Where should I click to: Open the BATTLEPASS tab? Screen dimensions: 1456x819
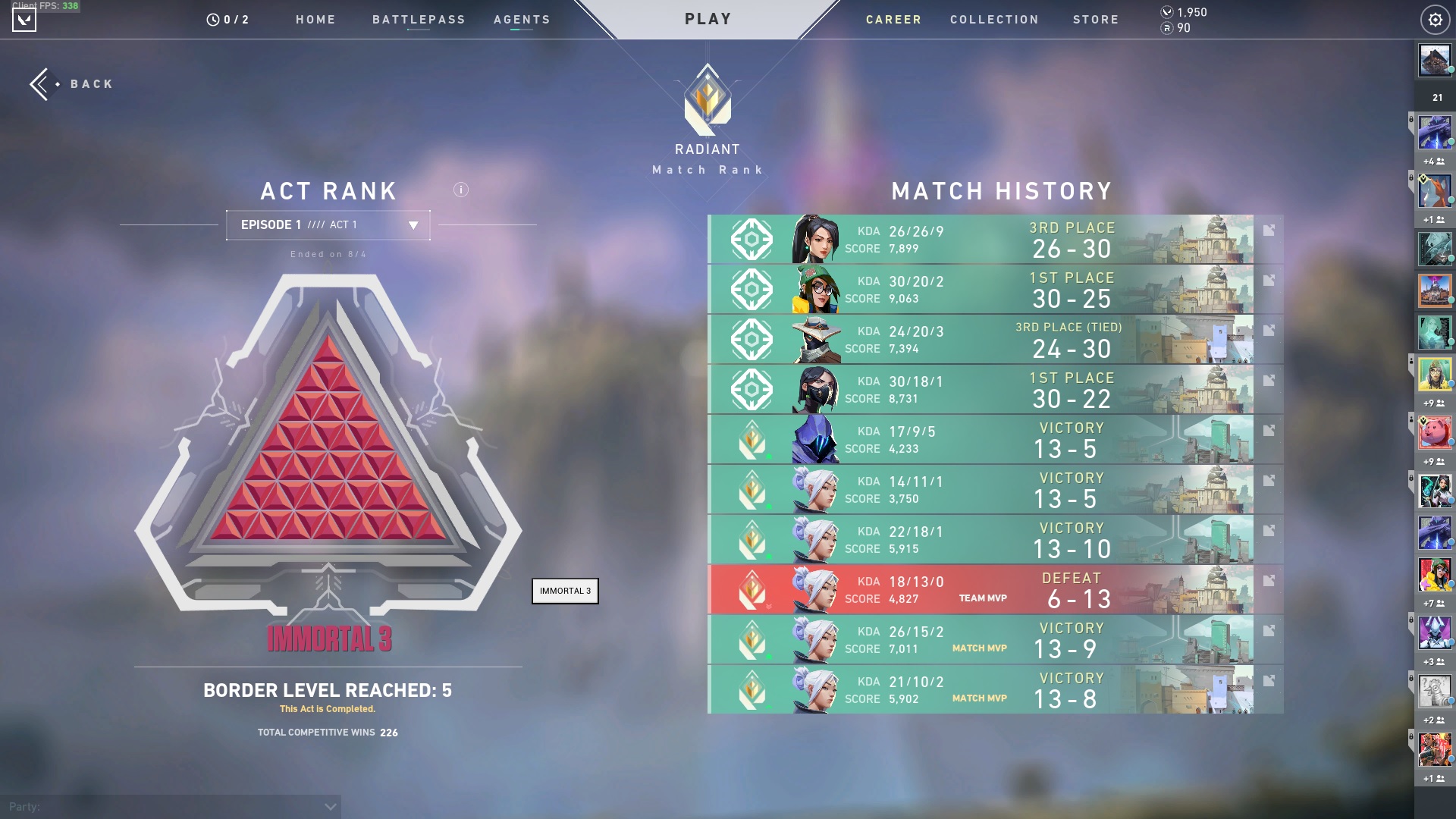pyautogui.click(x=419, y=20)
